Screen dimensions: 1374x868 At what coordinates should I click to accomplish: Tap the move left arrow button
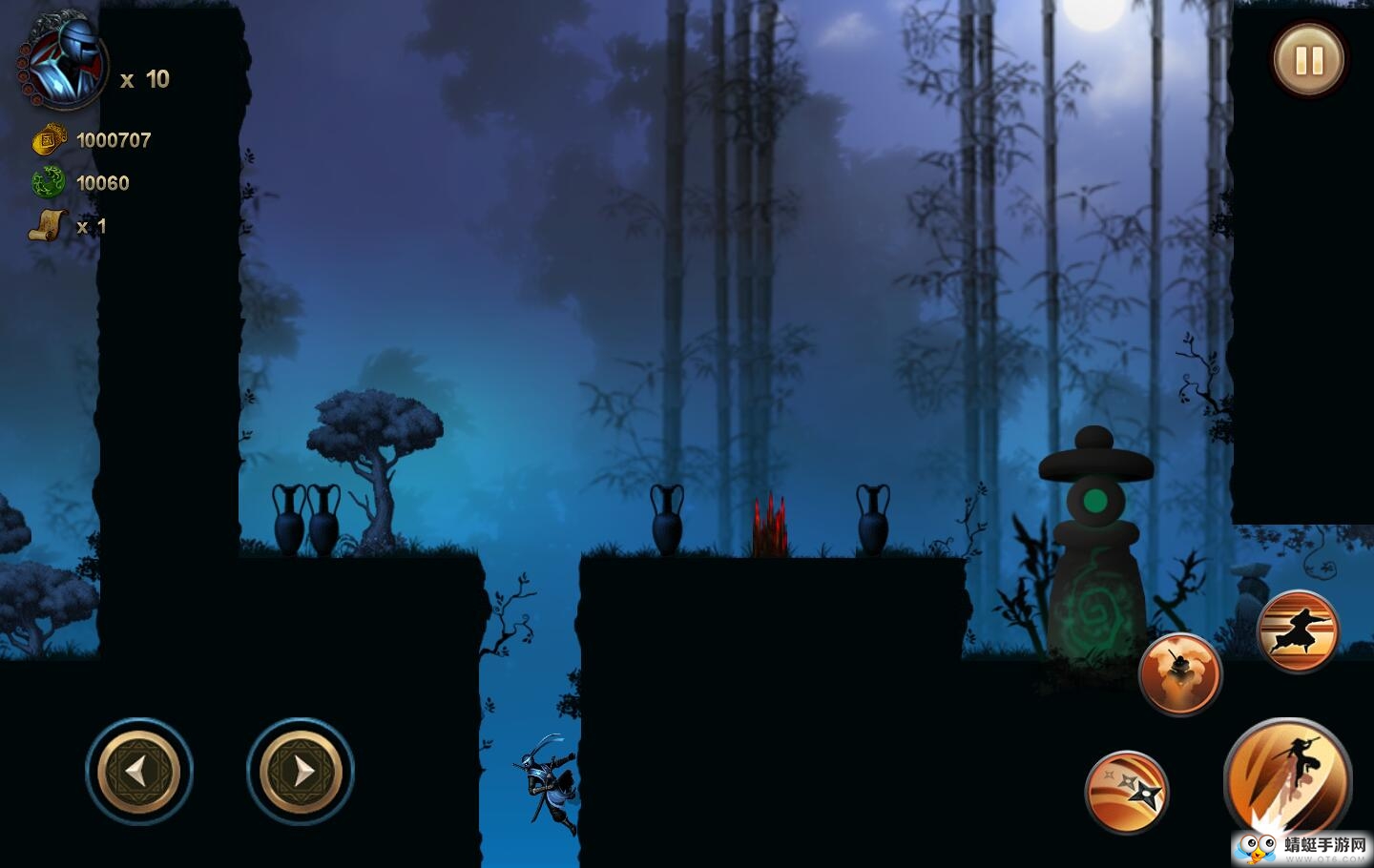[139, 771]
